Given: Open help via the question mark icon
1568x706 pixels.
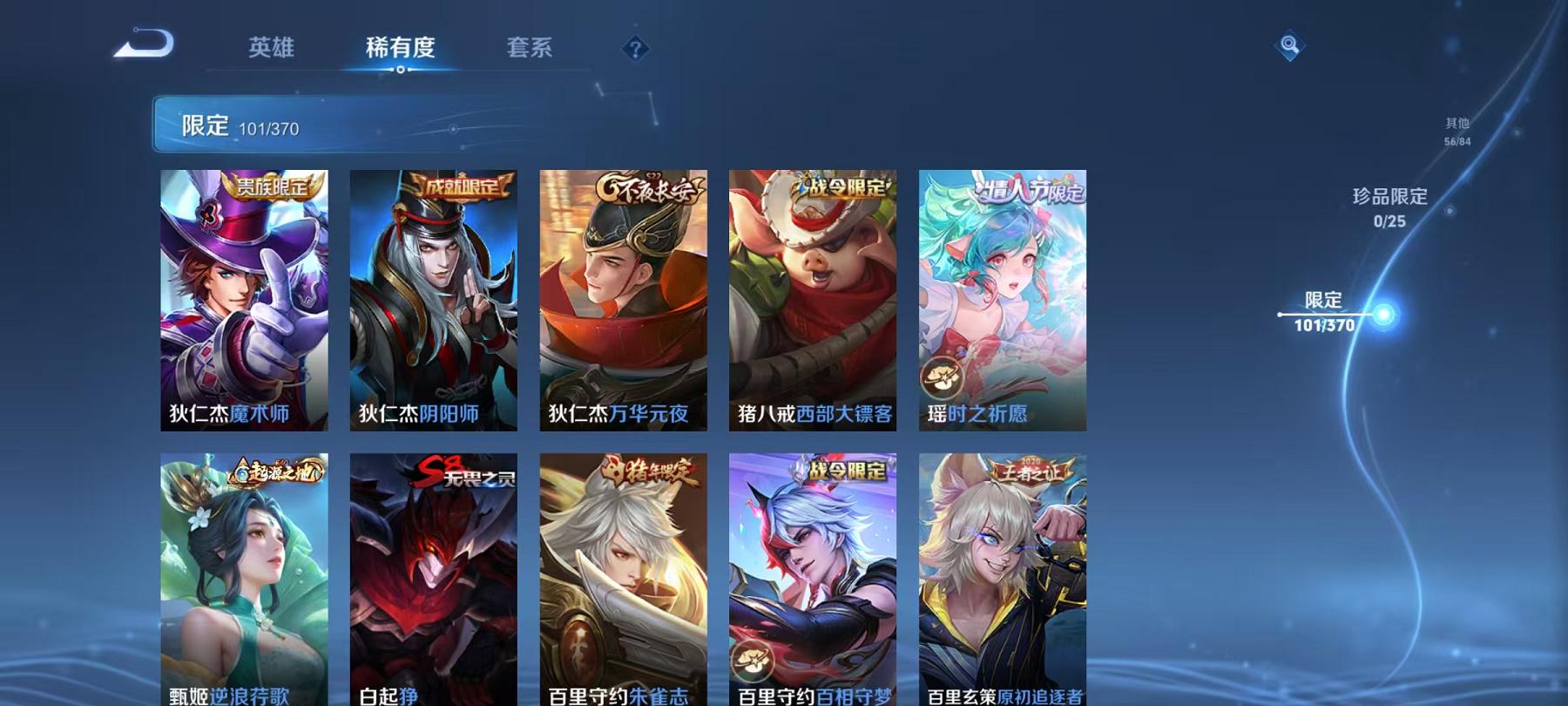Looking at the screenshot, I should tap(634, 50).
